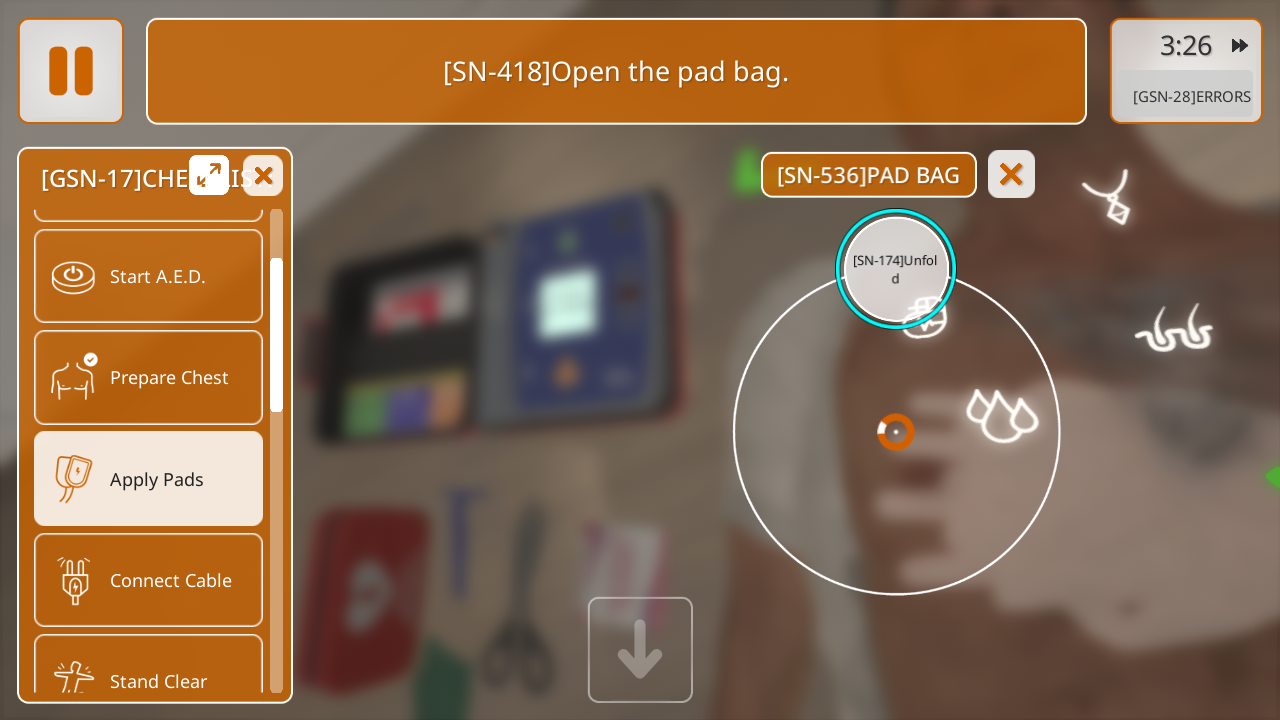
Task: Pause the simulation
Action: click(x=71, y=71)
